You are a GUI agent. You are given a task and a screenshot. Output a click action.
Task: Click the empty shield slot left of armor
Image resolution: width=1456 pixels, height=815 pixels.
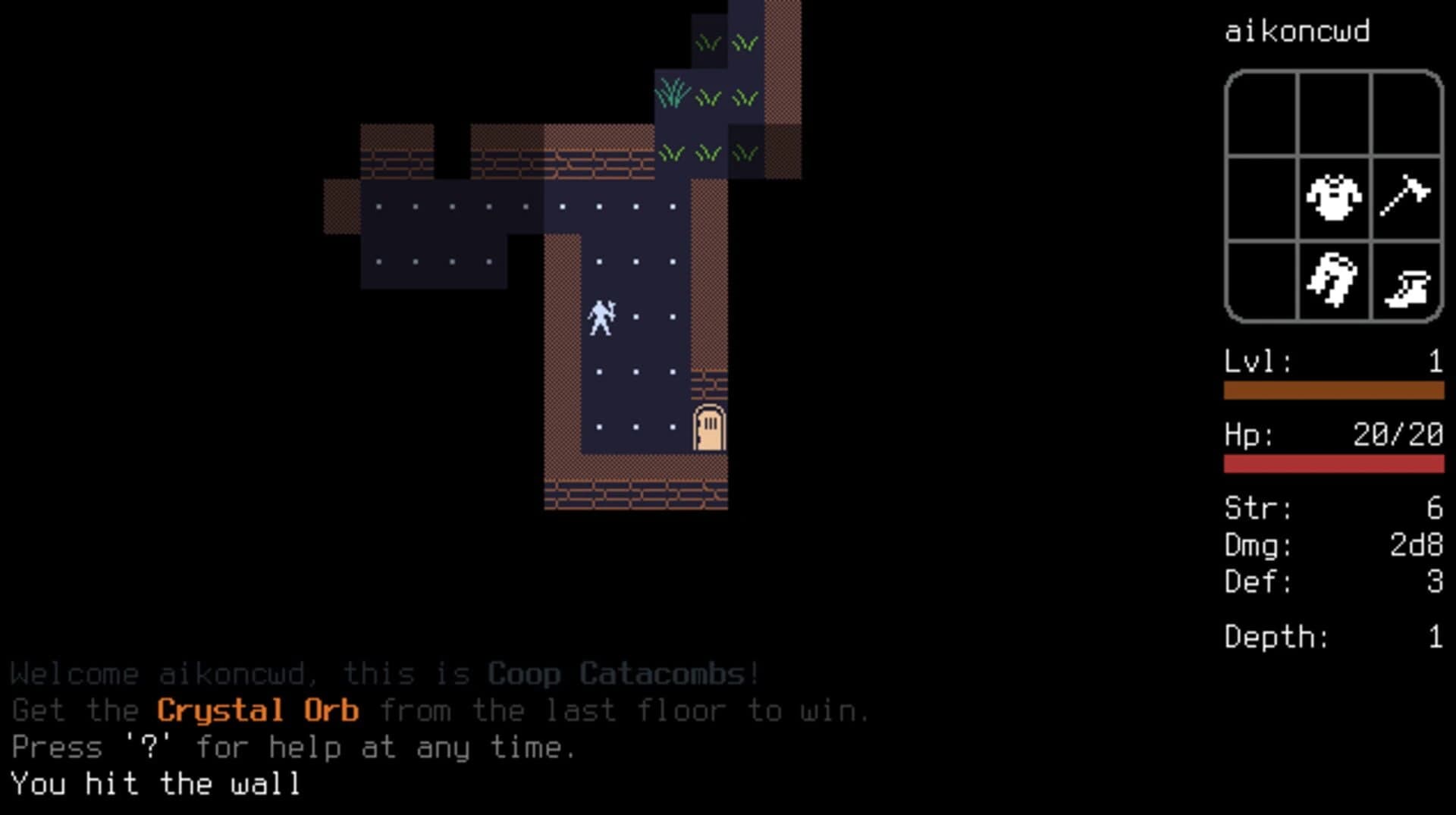[1263, 199]
